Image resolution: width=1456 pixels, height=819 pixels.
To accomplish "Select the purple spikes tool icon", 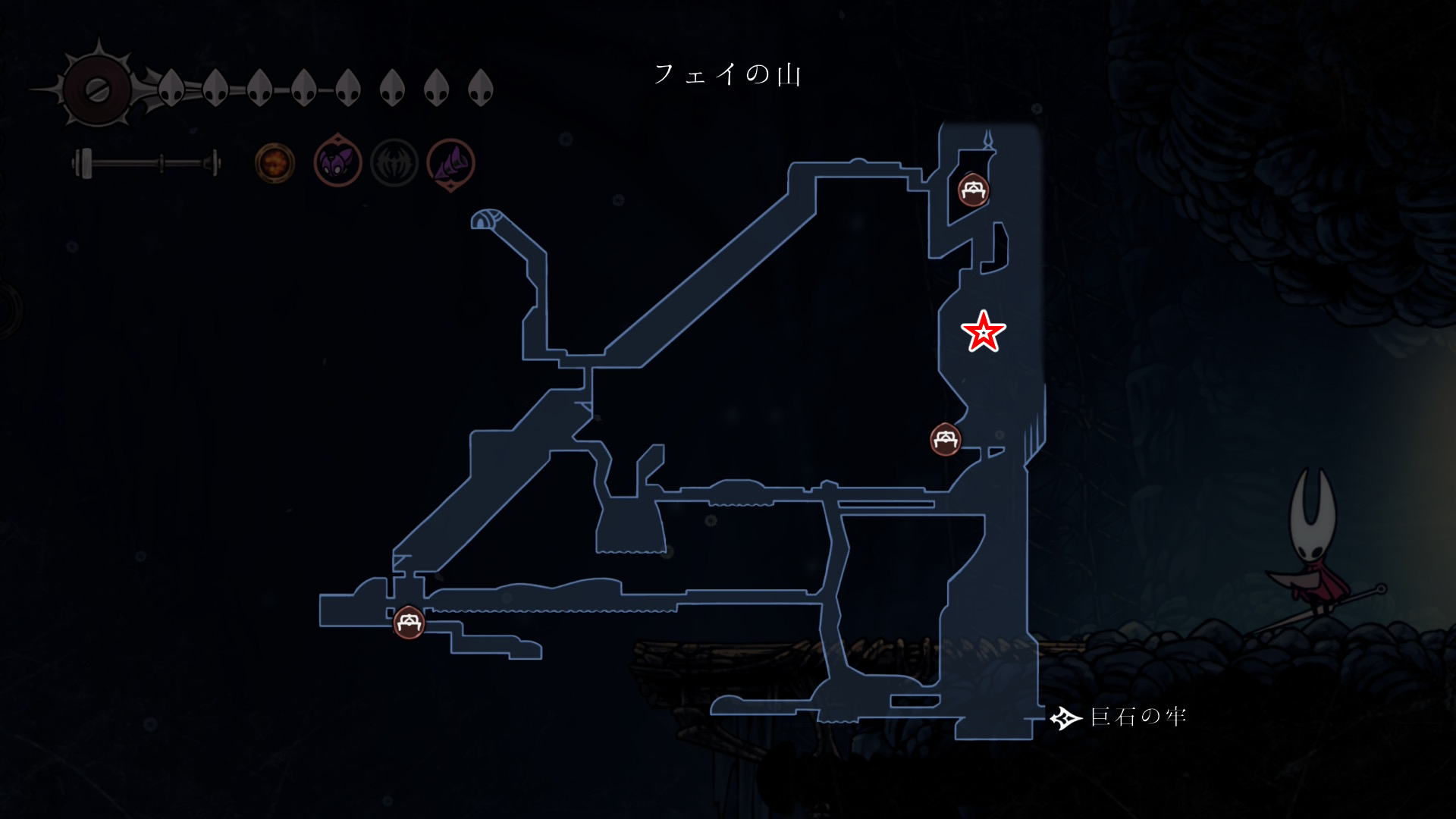I will (x=451, y=163).
